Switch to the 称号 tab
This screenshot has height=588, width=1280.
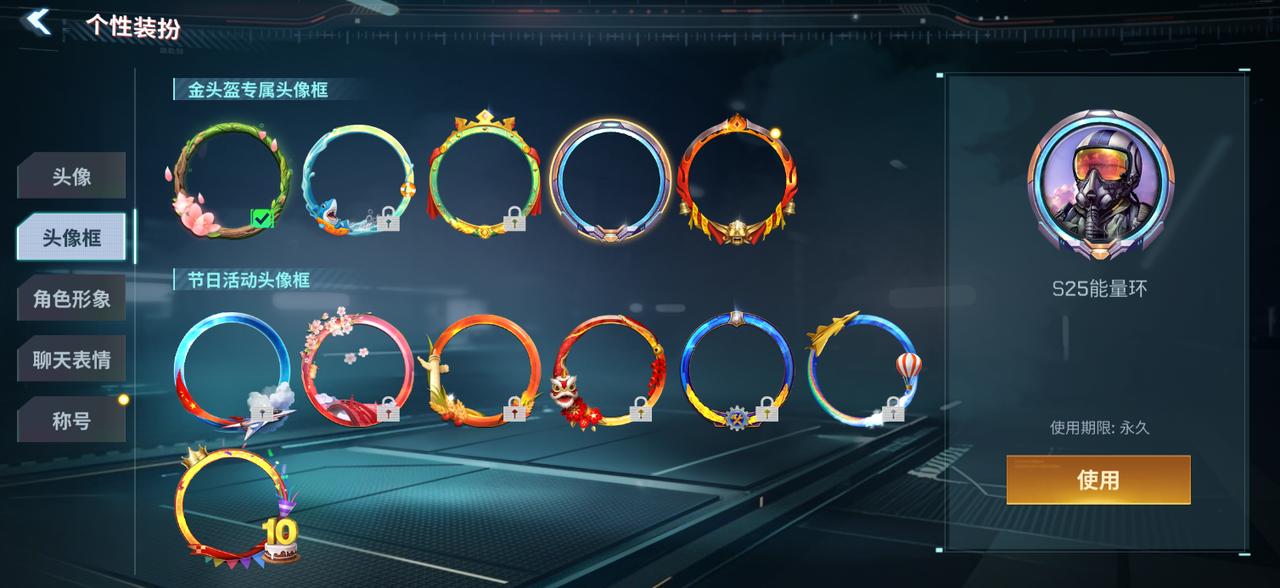(x=71, y=421)
